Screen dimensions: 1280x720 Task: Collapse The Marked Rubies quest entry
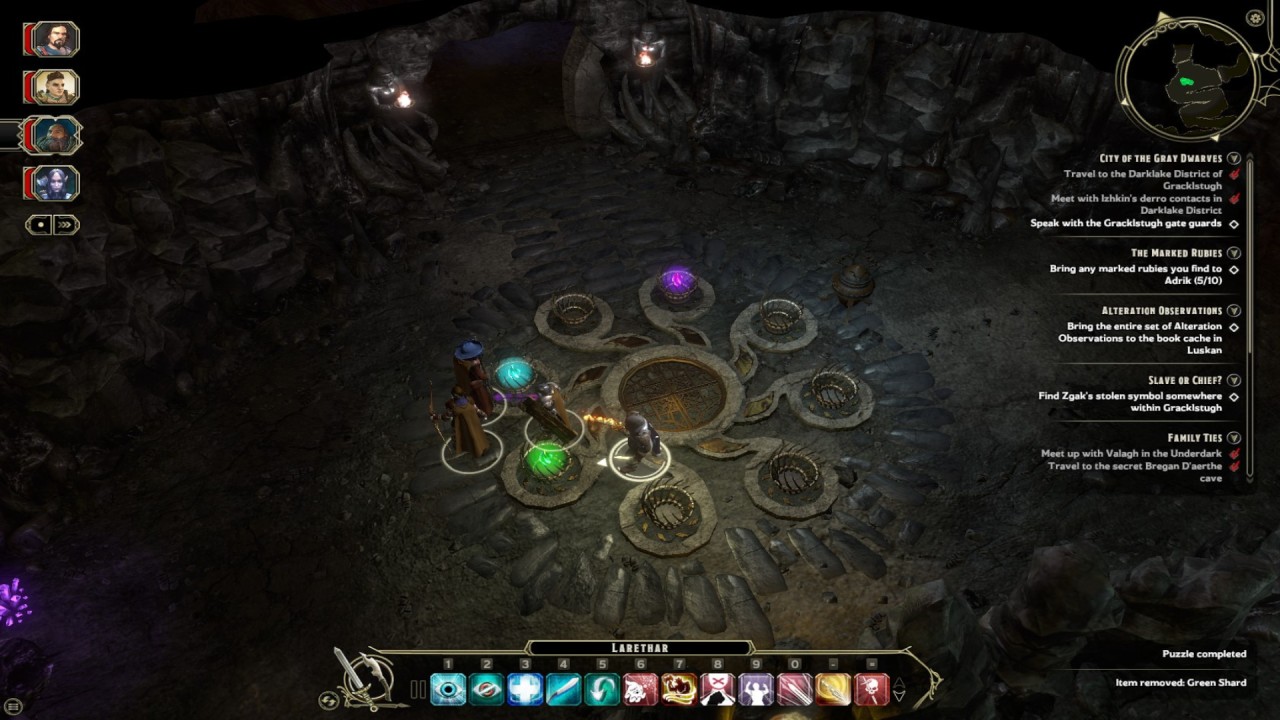pos(1235,254)
